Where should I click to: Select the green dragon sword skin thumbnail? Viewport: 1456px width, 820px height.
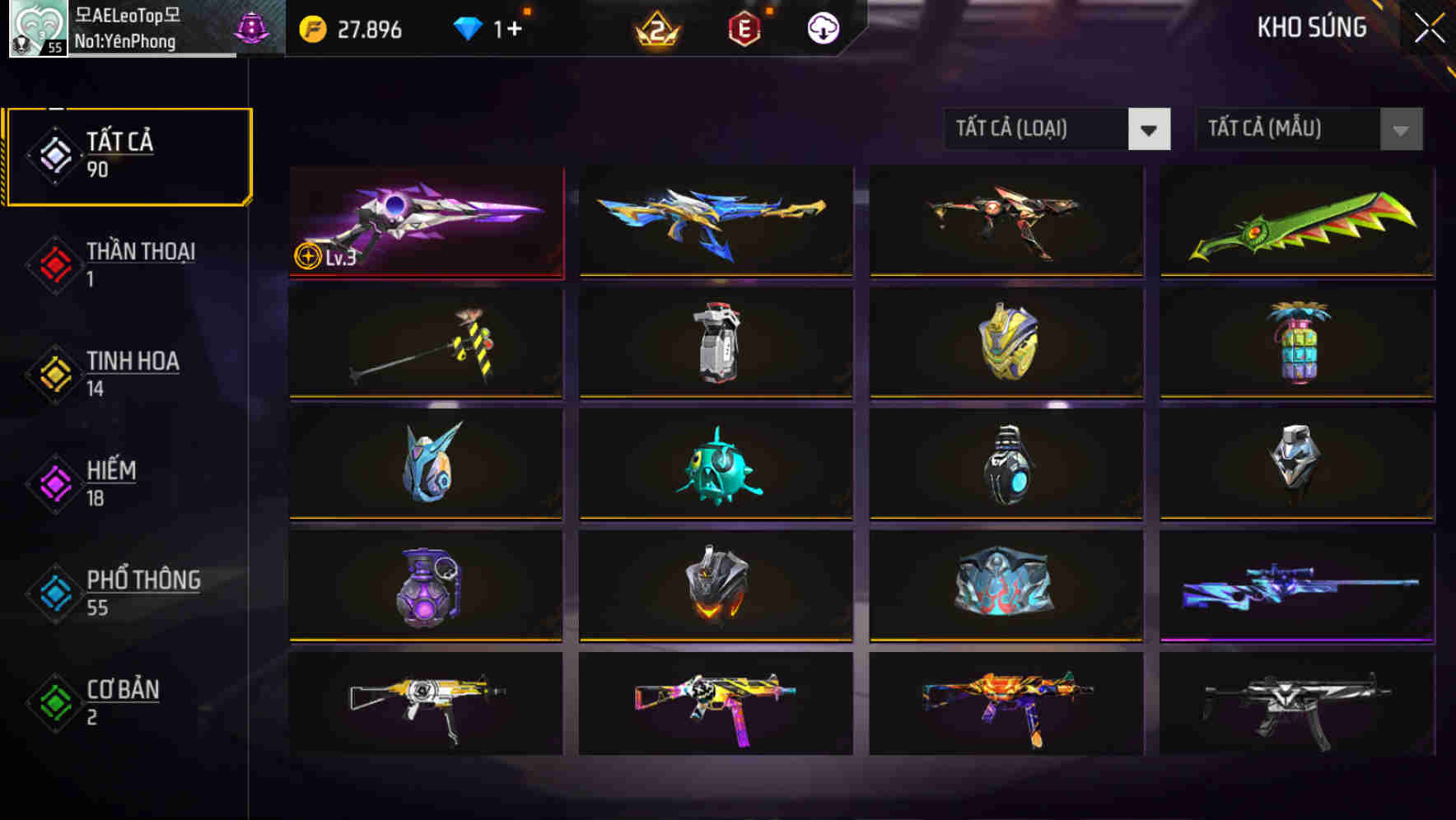(1296, 222)
